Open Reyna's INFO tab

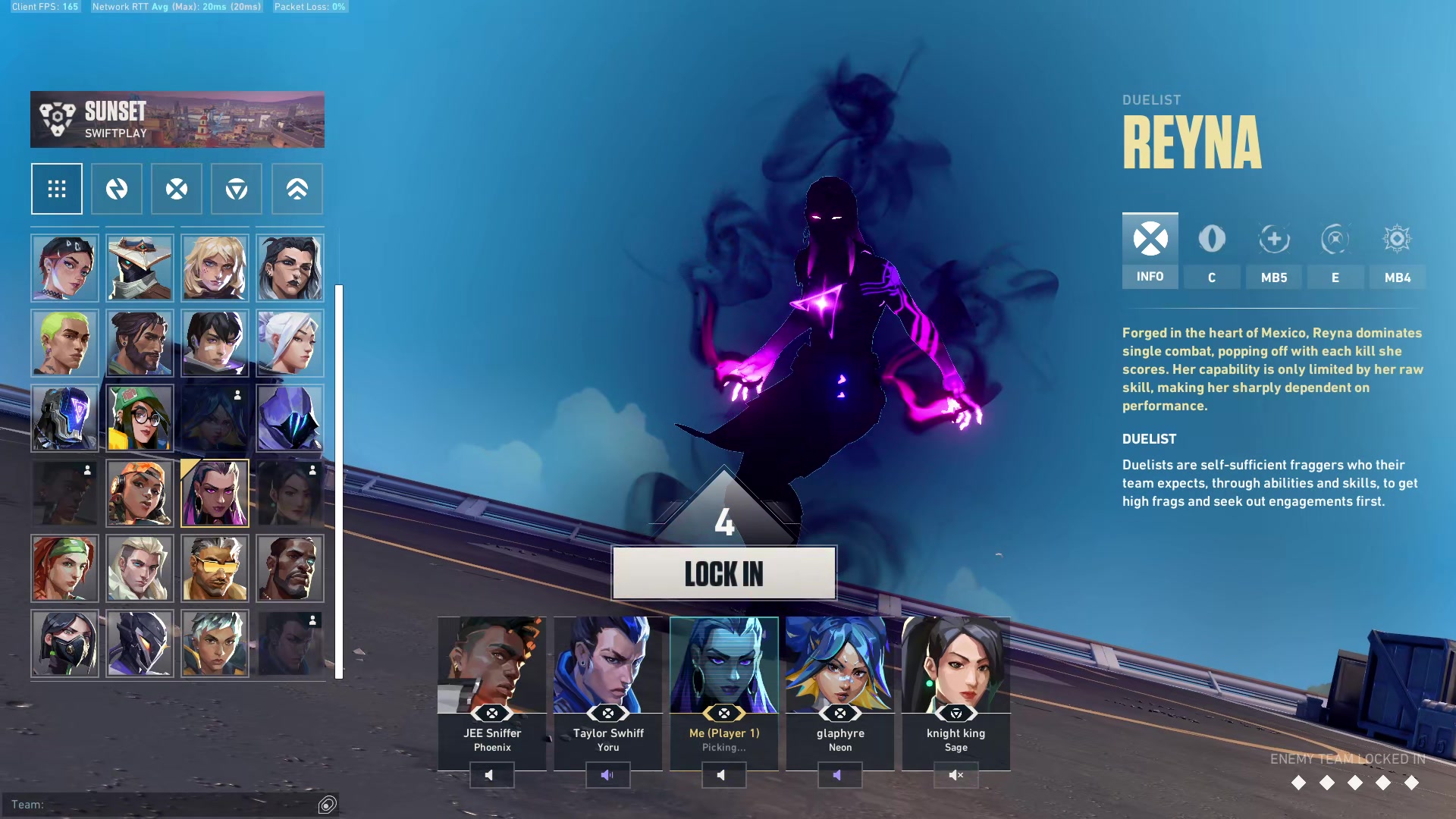[1150, 250]
